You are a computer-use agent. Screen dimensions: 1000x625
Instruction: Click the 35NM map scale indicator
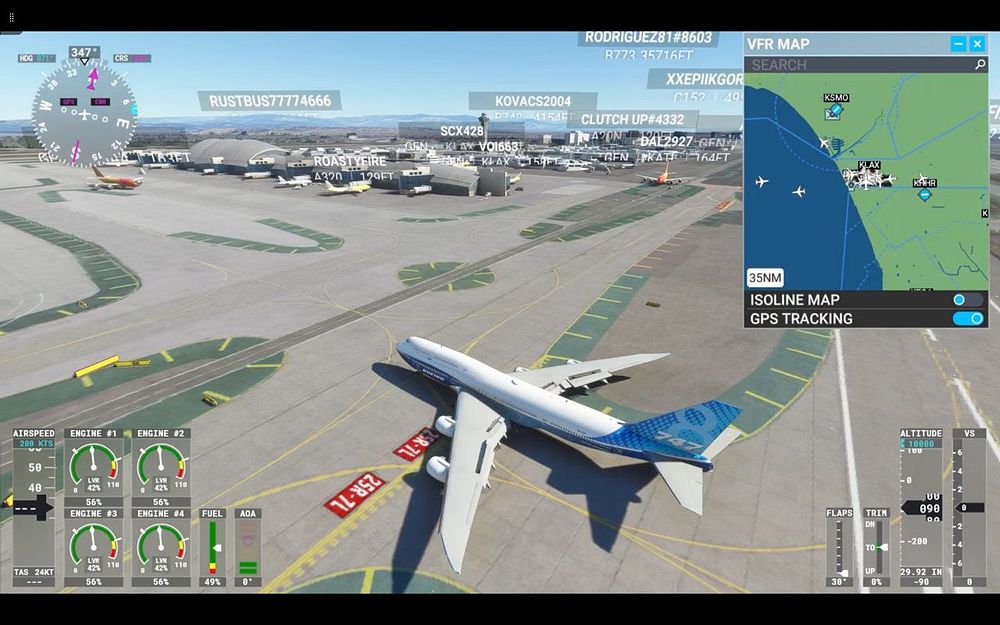coord(765,278)
